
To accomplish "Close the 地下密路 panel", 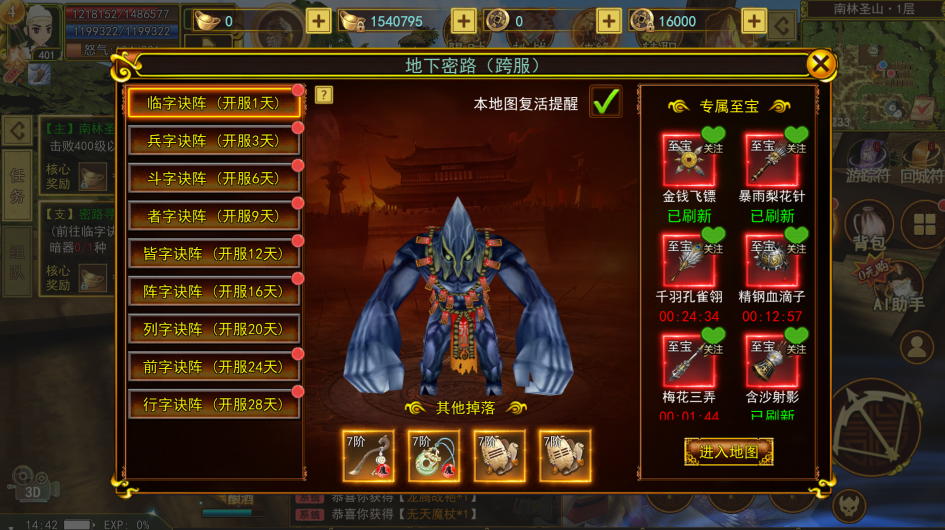I will (821, 65).
